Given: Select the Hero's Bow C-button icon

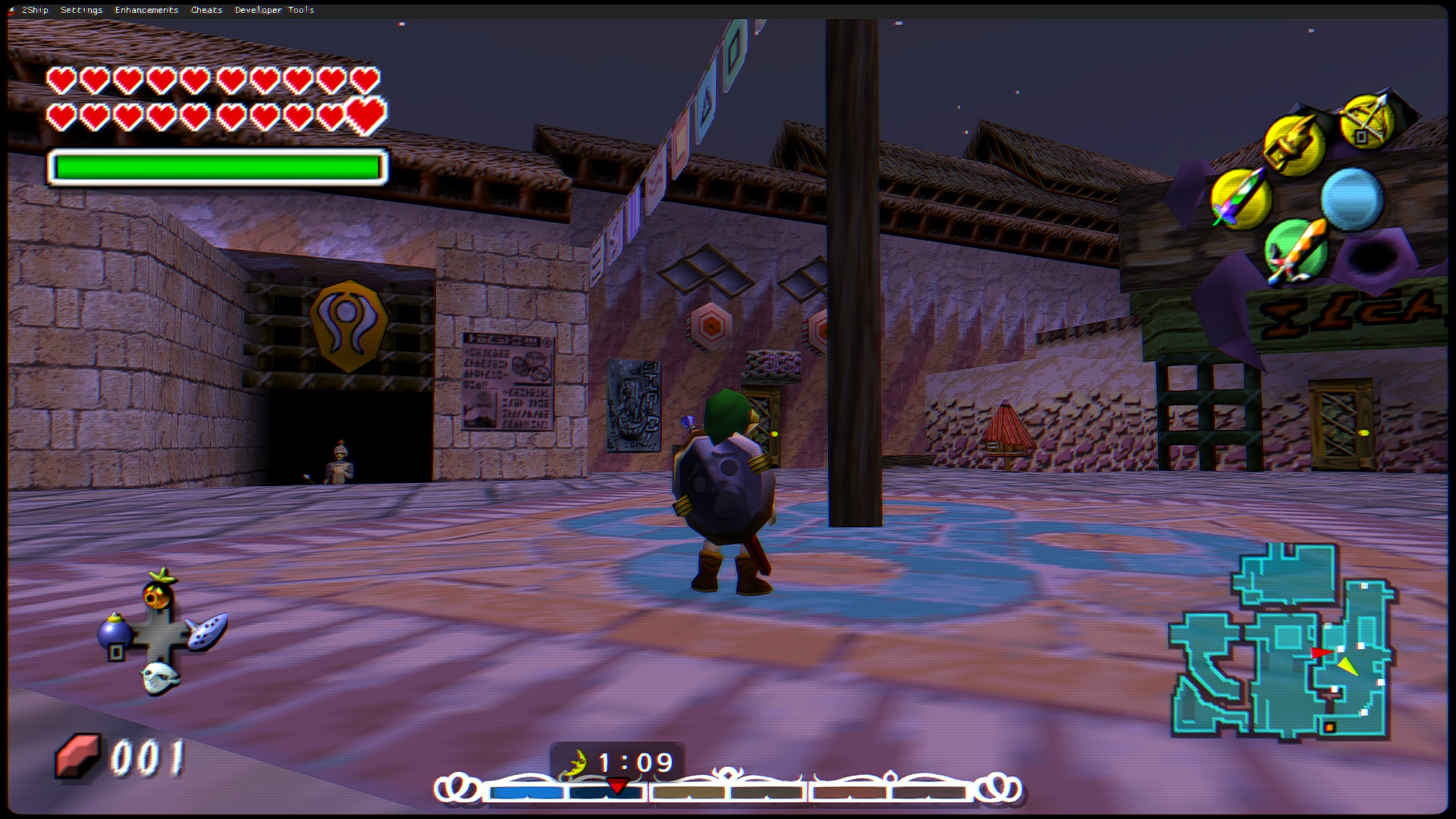Looking at the screenshot, I should tap(1369, 121).
